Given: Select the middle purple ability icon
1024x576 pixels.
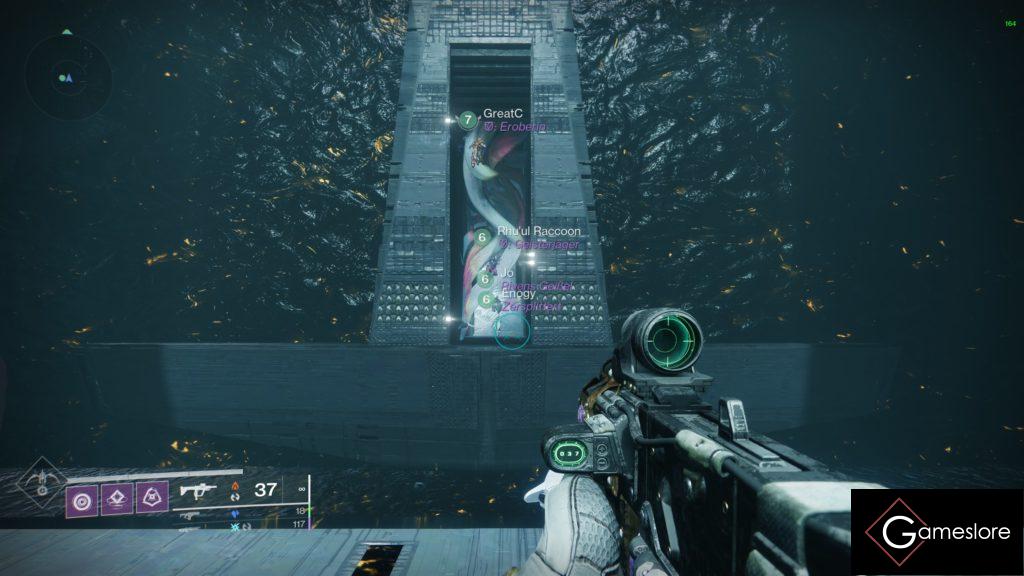Looking at the screenshot, I should [x=117, y=497].
